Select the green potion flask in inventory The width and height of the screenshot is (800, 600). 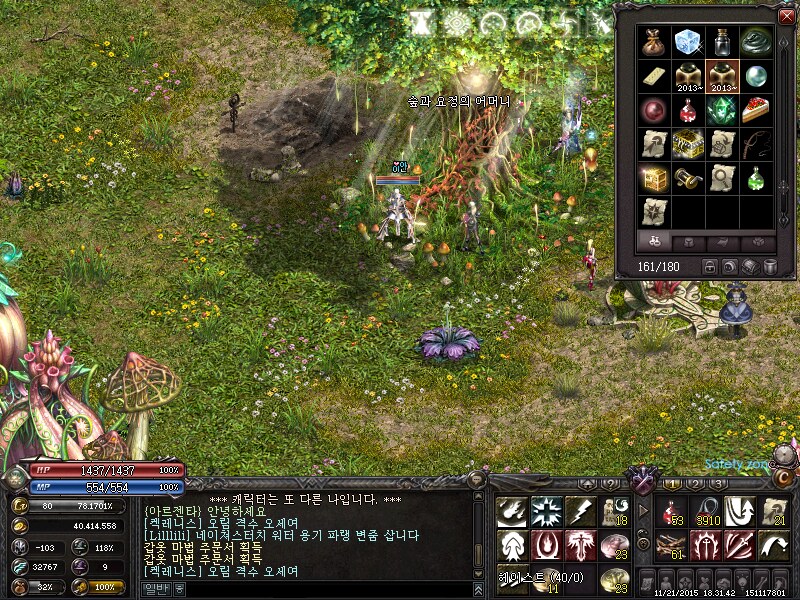coord(756,178)
